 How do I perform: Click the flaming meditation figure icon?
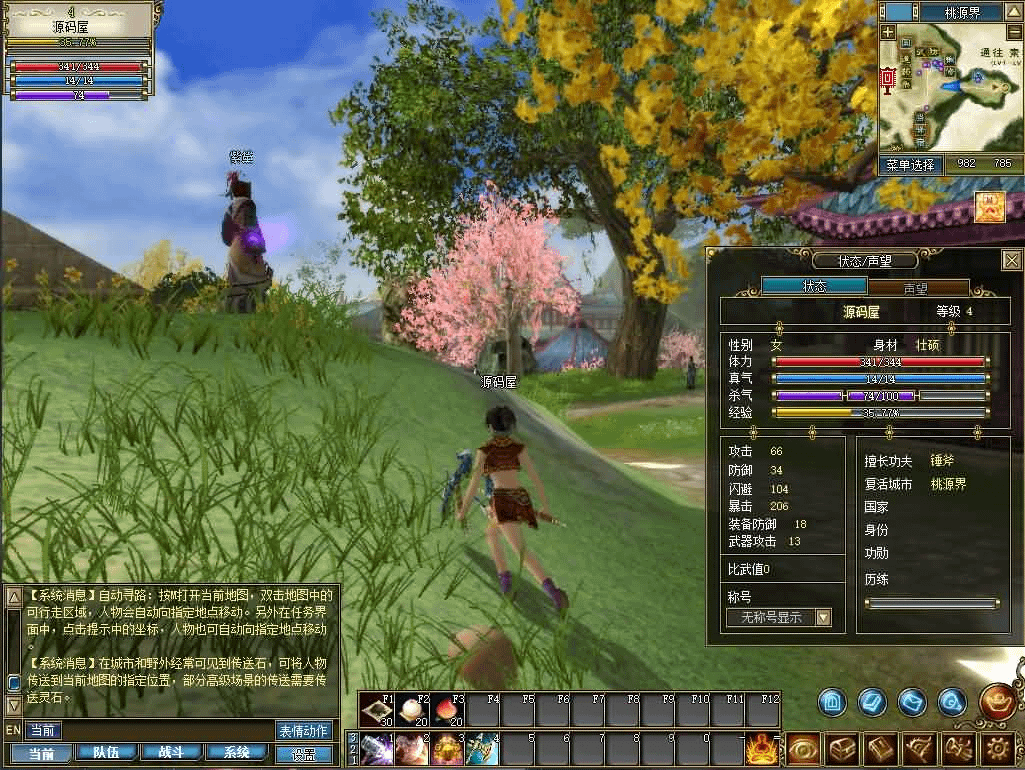[x=761, y=748]
